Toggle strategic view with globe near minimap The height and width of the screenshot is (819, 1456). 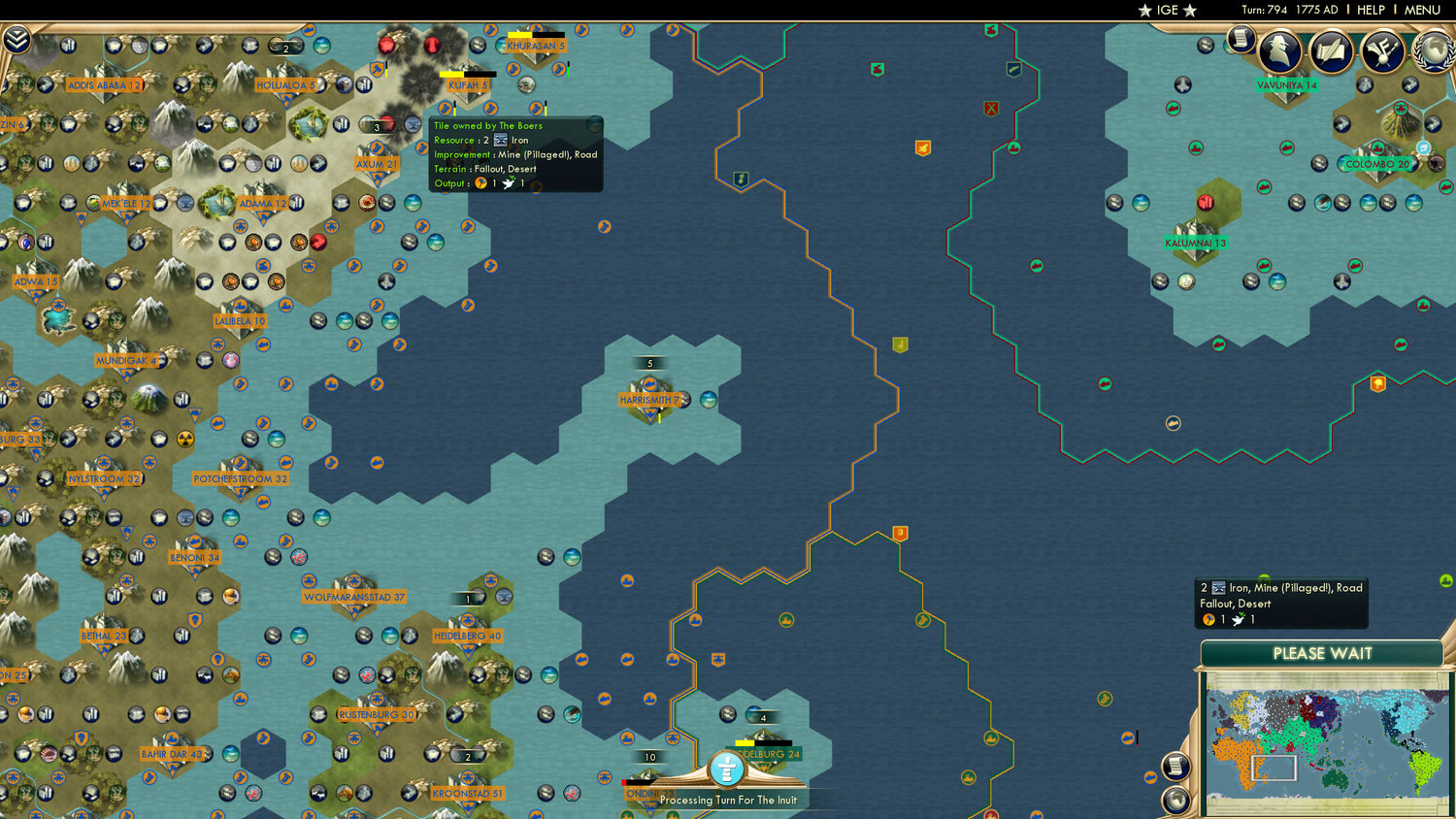click(x=1176, y=801)
